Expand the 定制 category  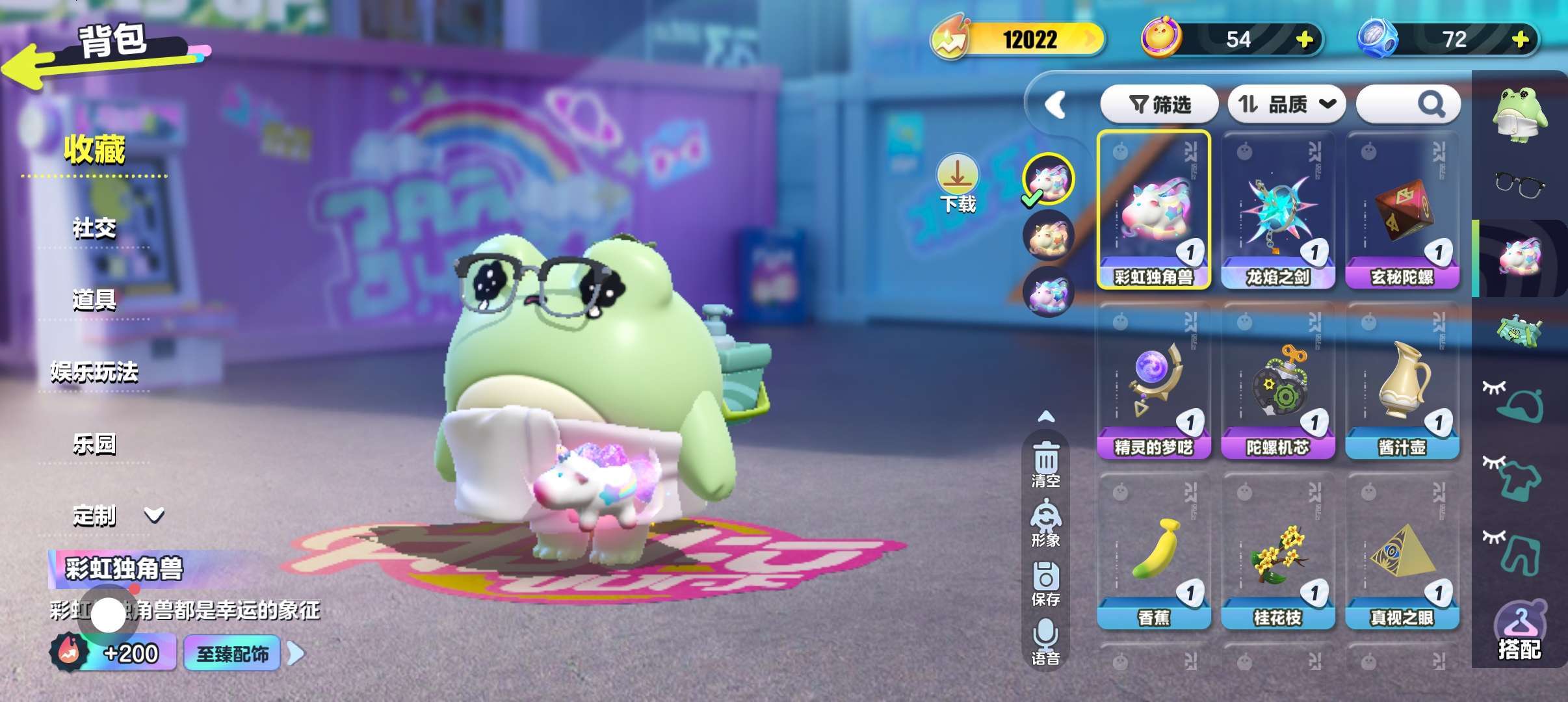[117, 515]
